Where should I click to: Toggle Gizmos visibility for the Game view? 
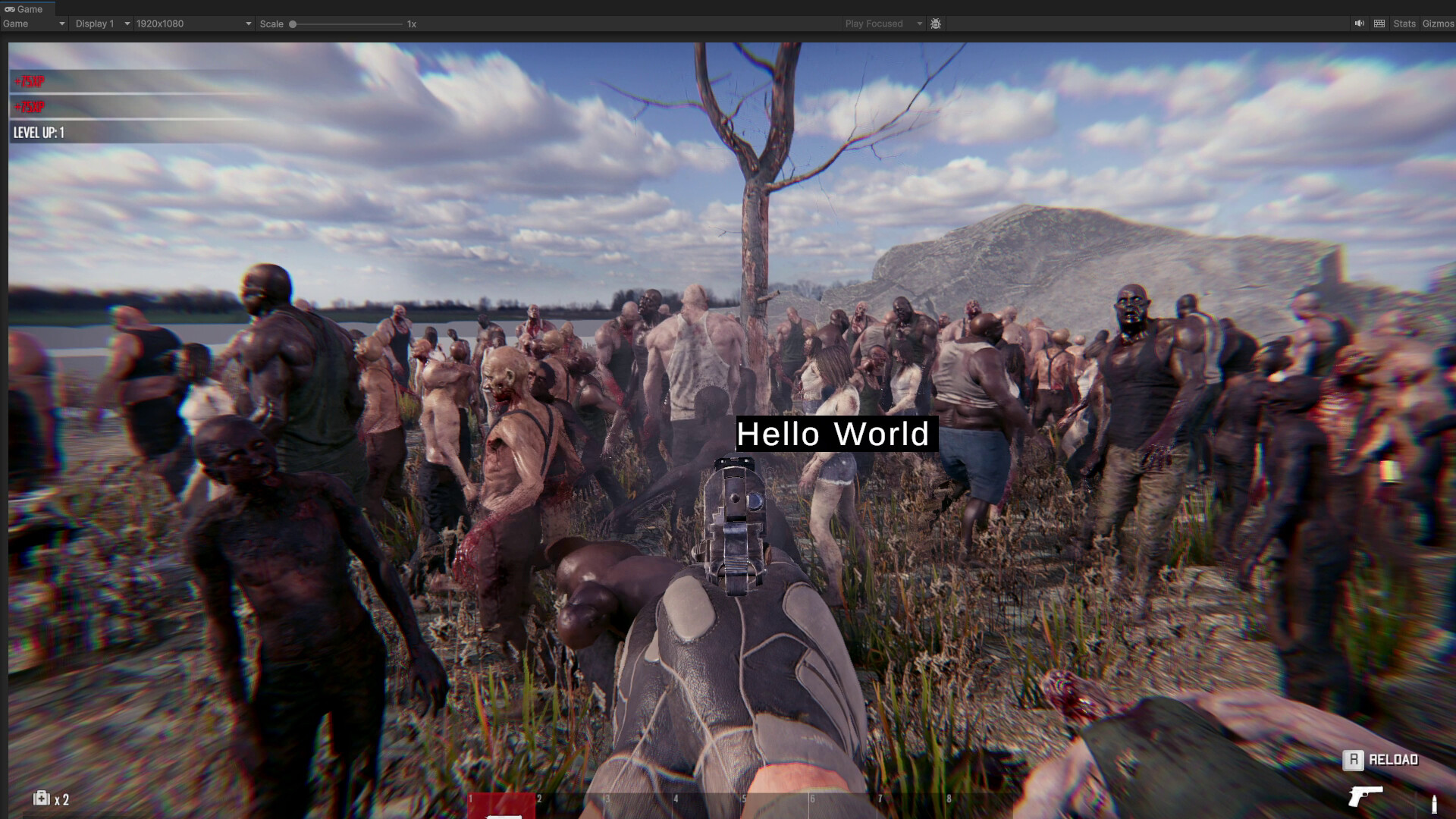point(1439,24)
